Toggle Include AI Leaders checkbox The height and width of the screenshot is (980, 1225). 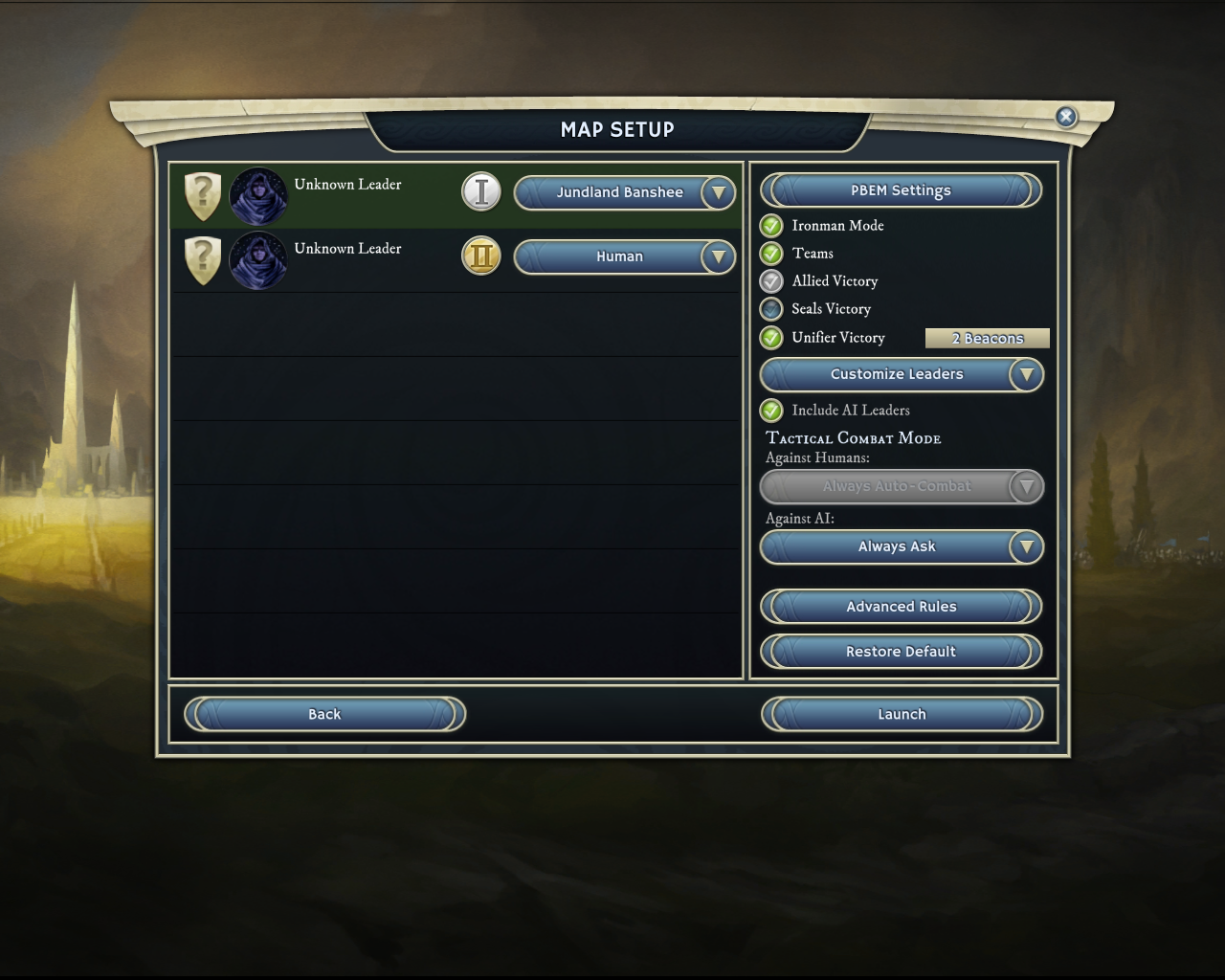click(771, 411)
